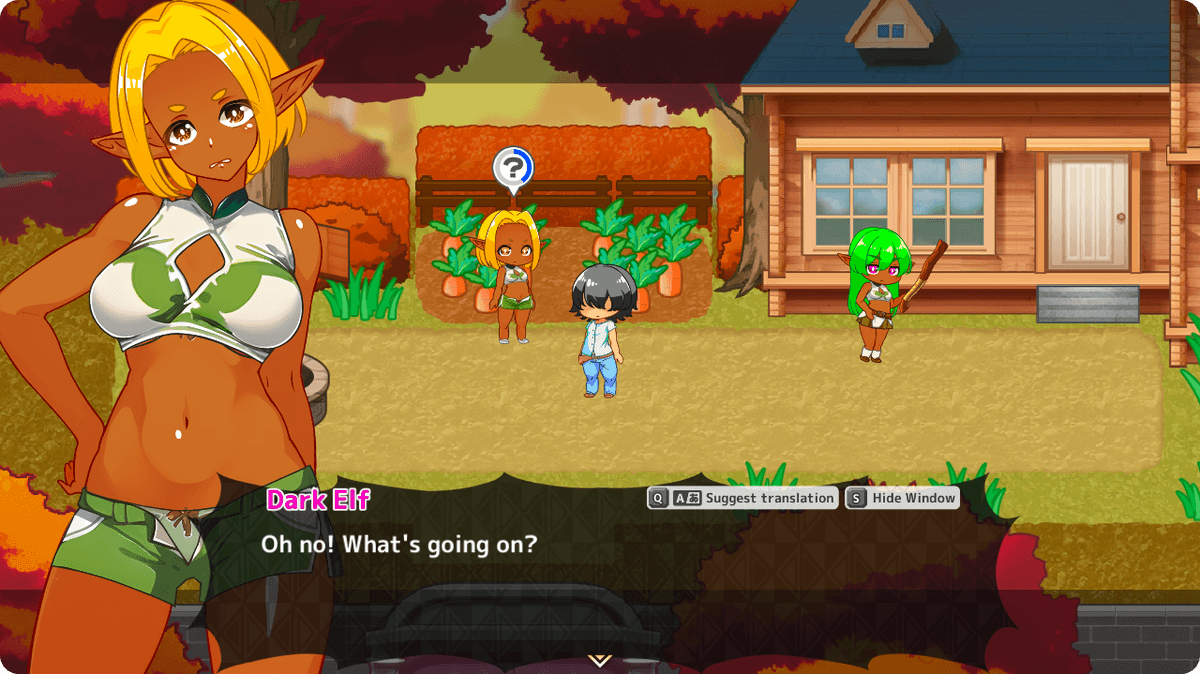Click the Suggest translation button
Image resolution: width=1200 pixels, height=674 pixels.
tap(742, 498)
